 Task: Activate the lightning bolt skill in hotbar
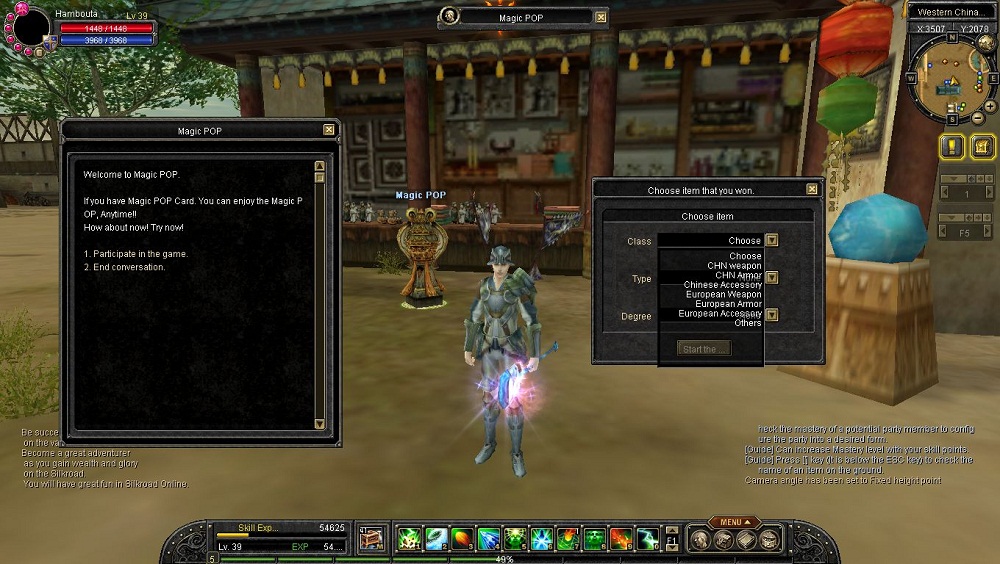648,539
